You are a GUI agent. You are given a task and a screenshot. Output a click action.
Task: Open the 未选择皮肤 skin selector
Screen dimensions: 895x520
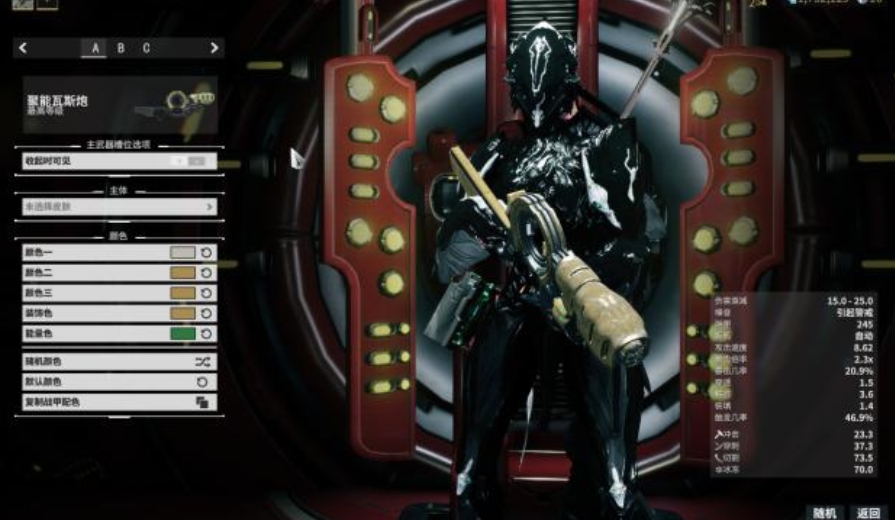pos(118,207)
